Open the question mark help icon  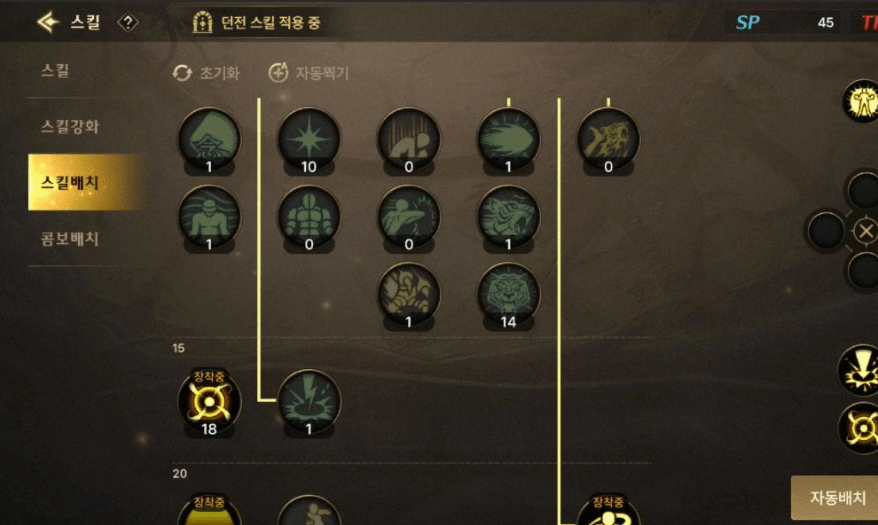128,21
